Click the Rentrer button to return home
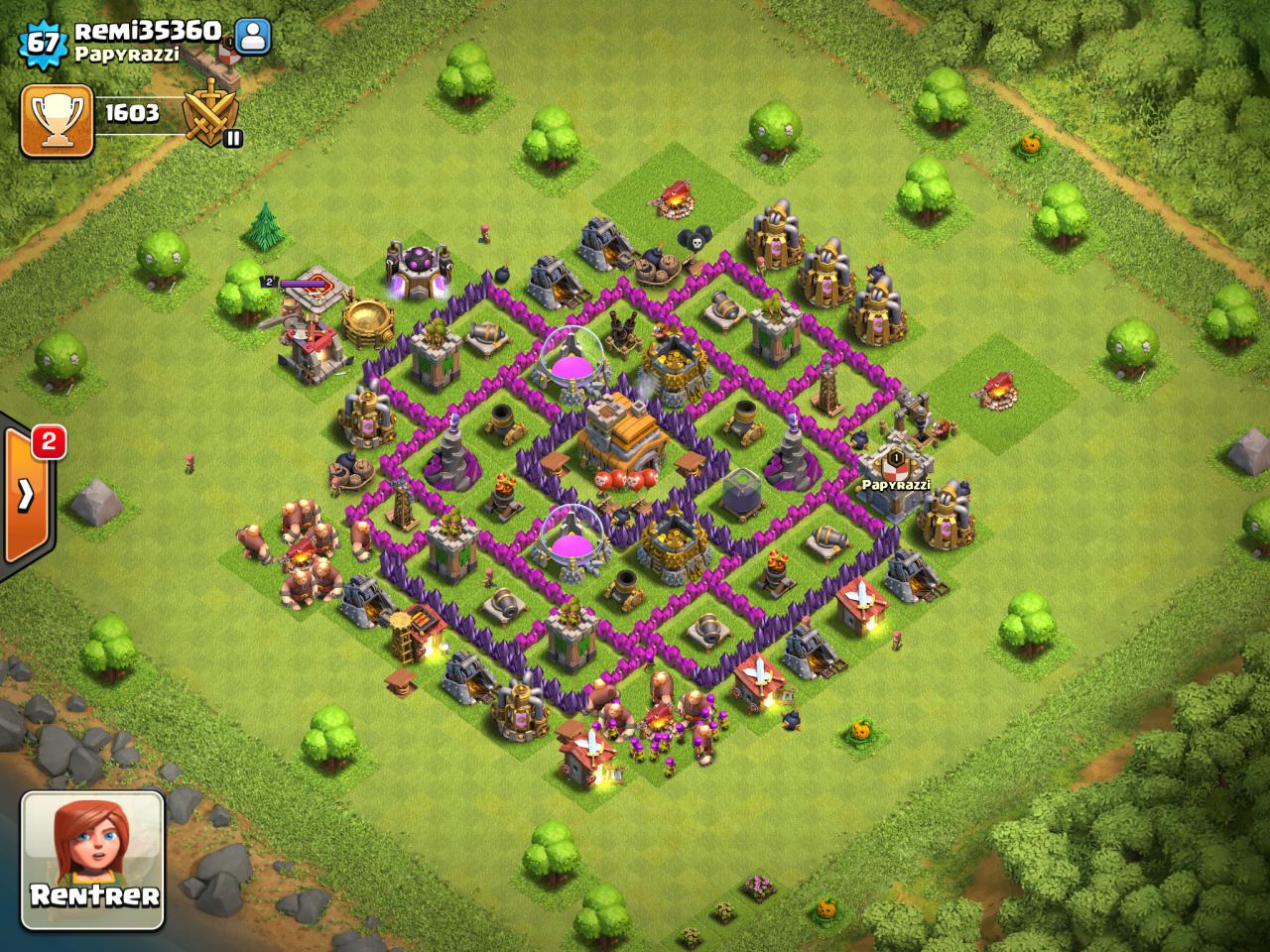1270x952 pixels. (92, 860)
